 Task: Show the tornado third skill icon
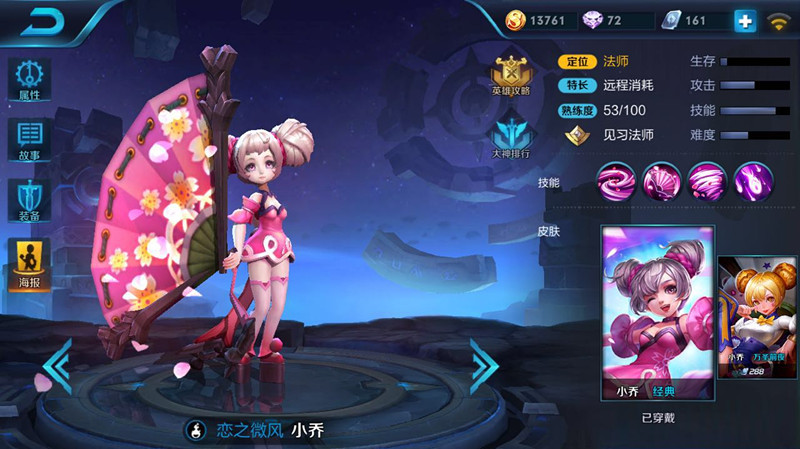[x=707, y=181]
